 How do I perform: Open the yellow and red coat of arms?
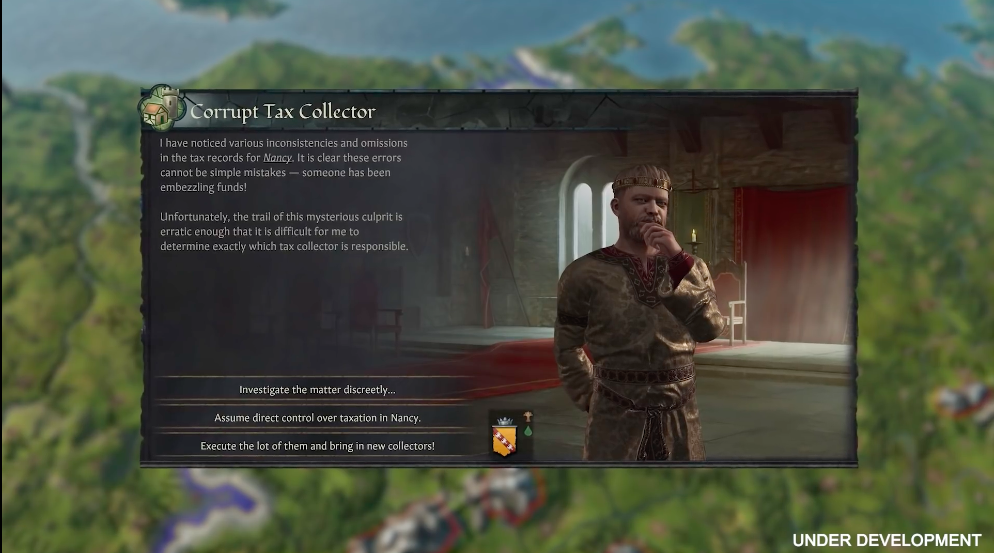click(x=504, y=439)
